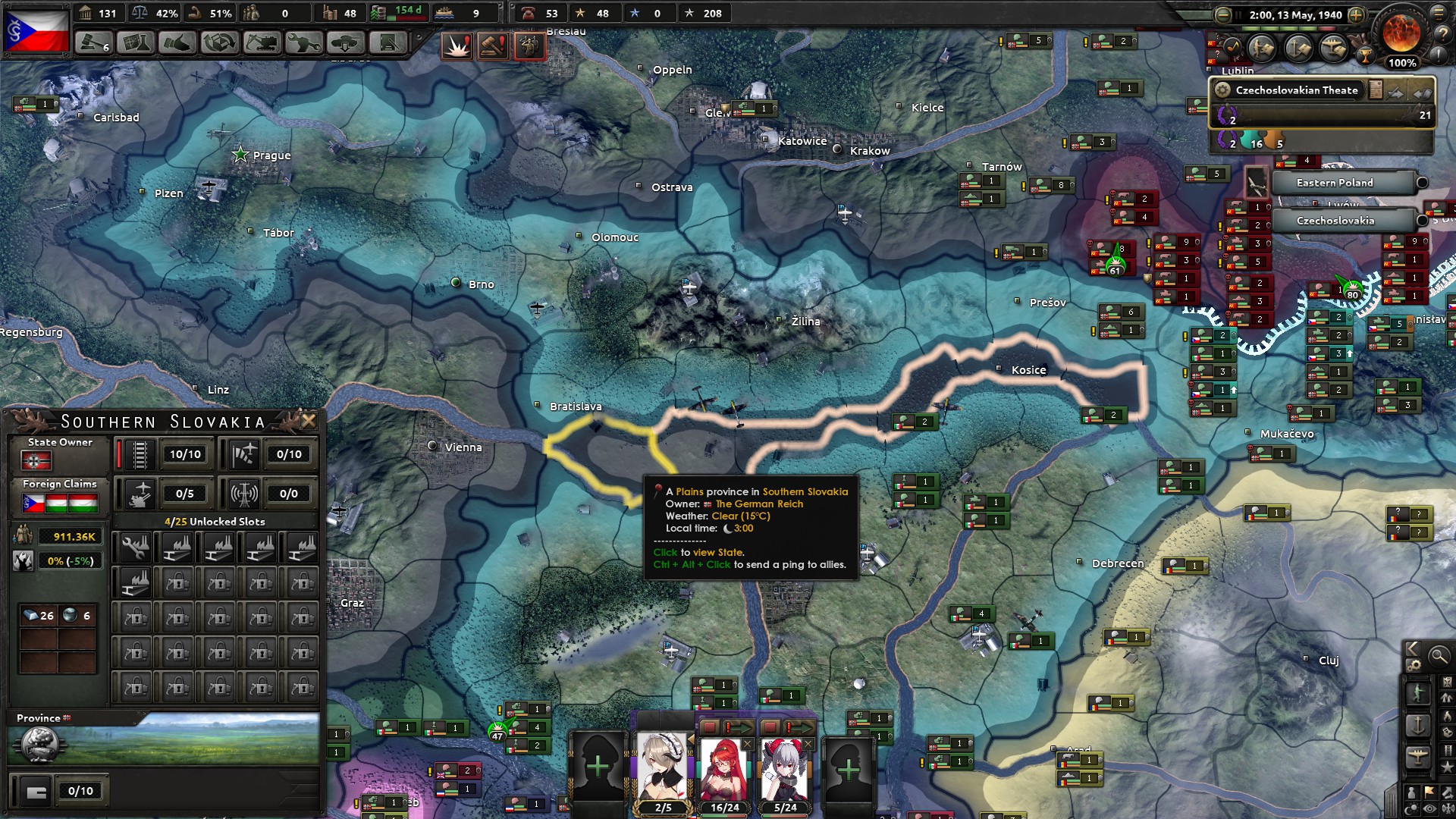Image resolution: width=1456 pixels, height=819 pixels.
Task: Select the maid division portrait showing 2/5
Action: point(661,762)
